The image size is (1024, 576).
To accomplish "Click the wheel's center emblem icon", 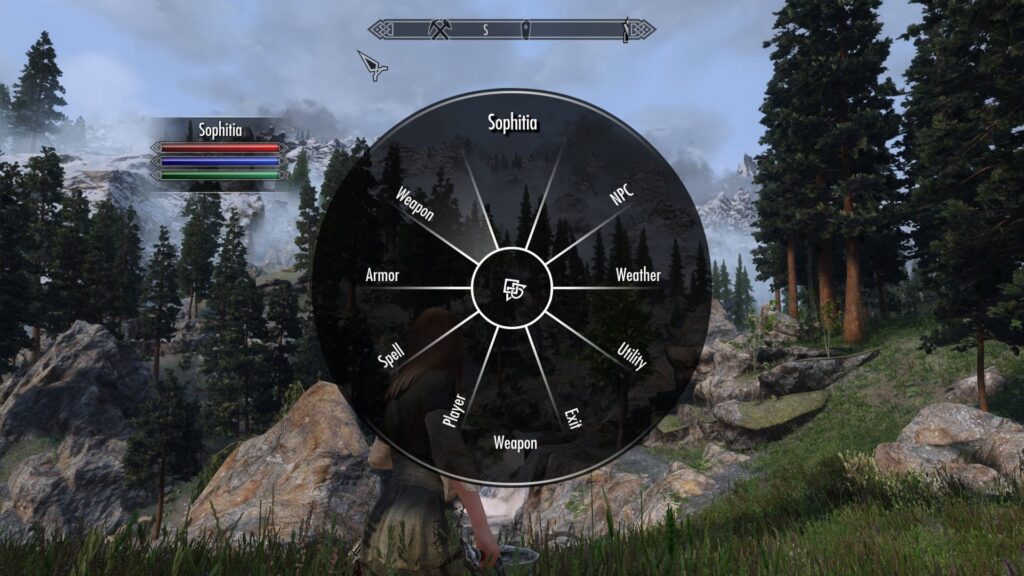I will [x=512, y=289].
